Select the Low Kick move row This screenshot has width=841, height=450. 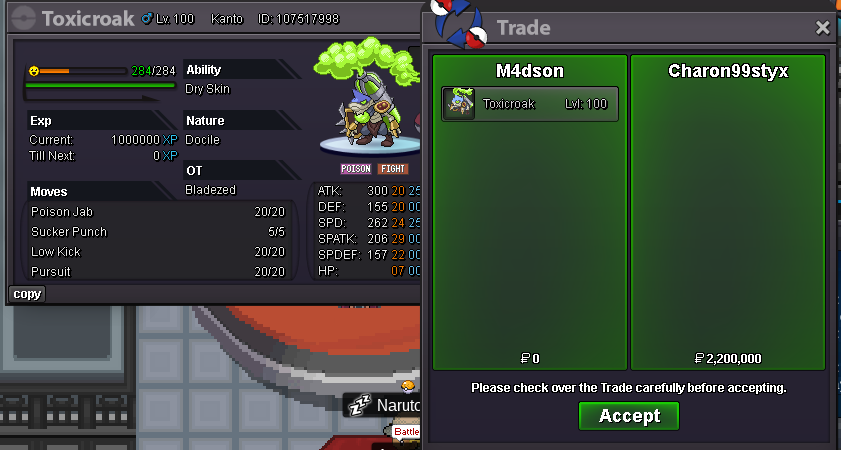(158, 252)
